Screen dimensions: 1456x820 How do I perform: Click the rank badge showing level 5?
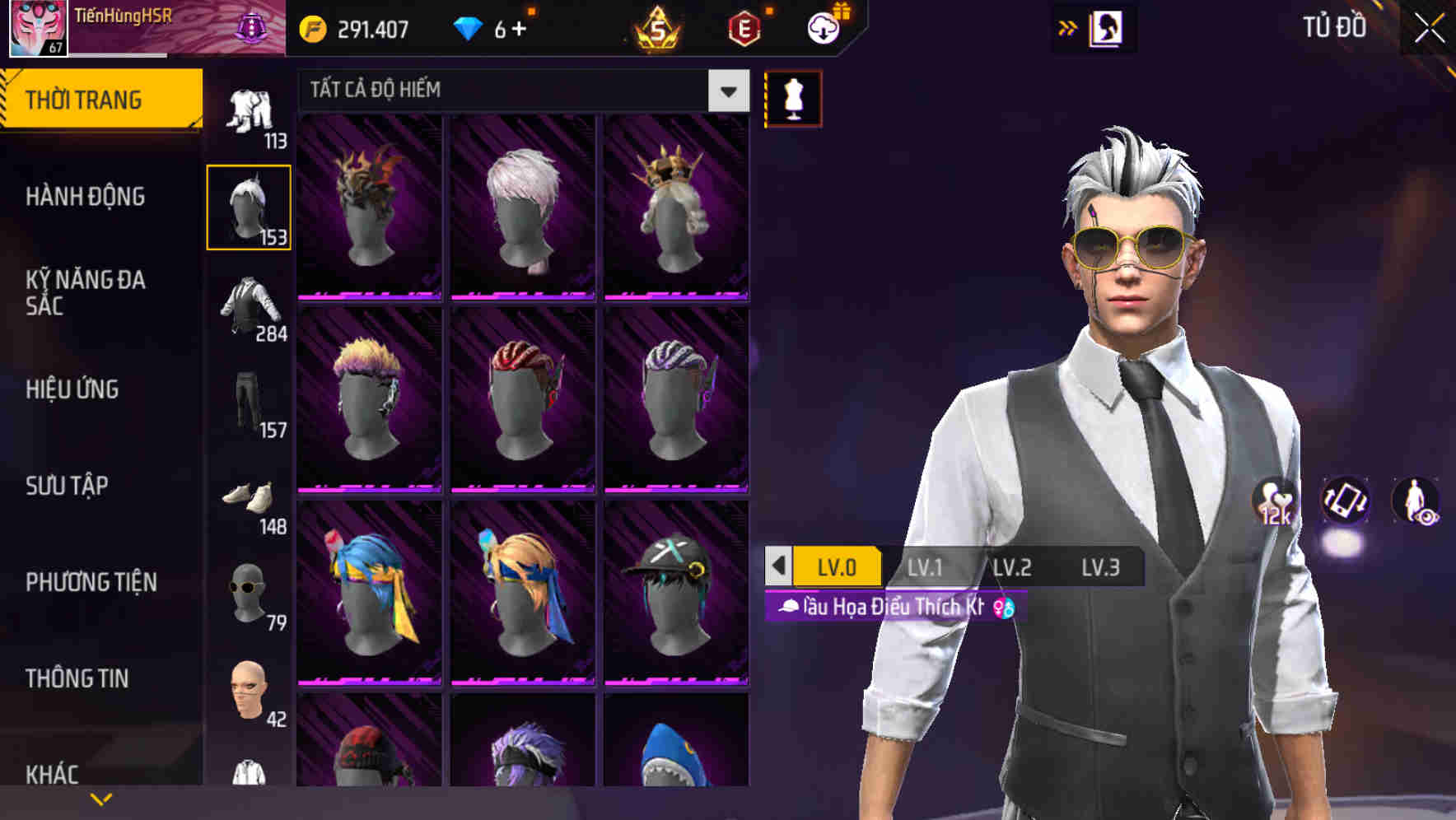[x=659, y=27]
